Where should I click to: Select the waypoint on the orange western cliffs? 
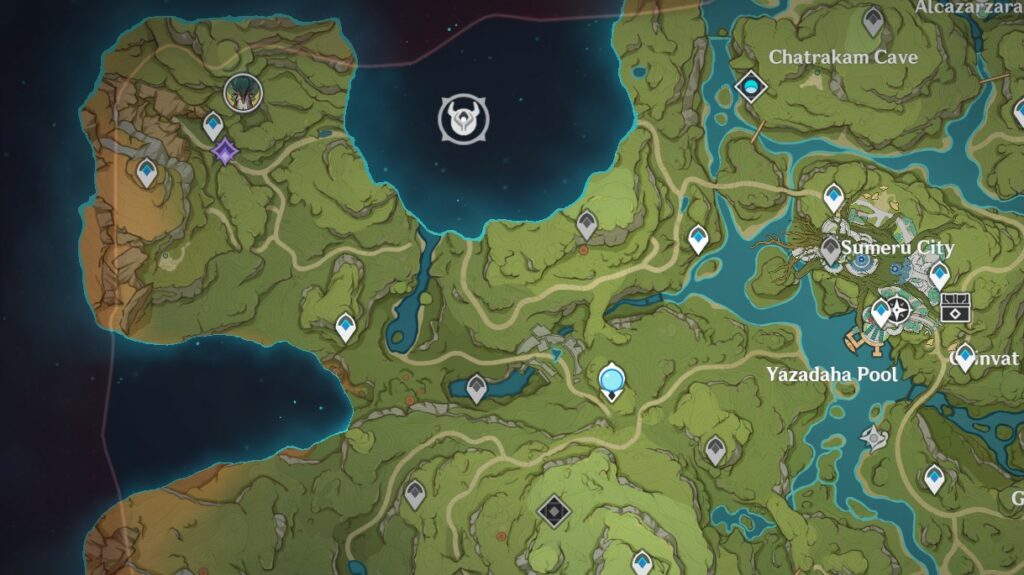pyautogui.click(x=147, y=173)
